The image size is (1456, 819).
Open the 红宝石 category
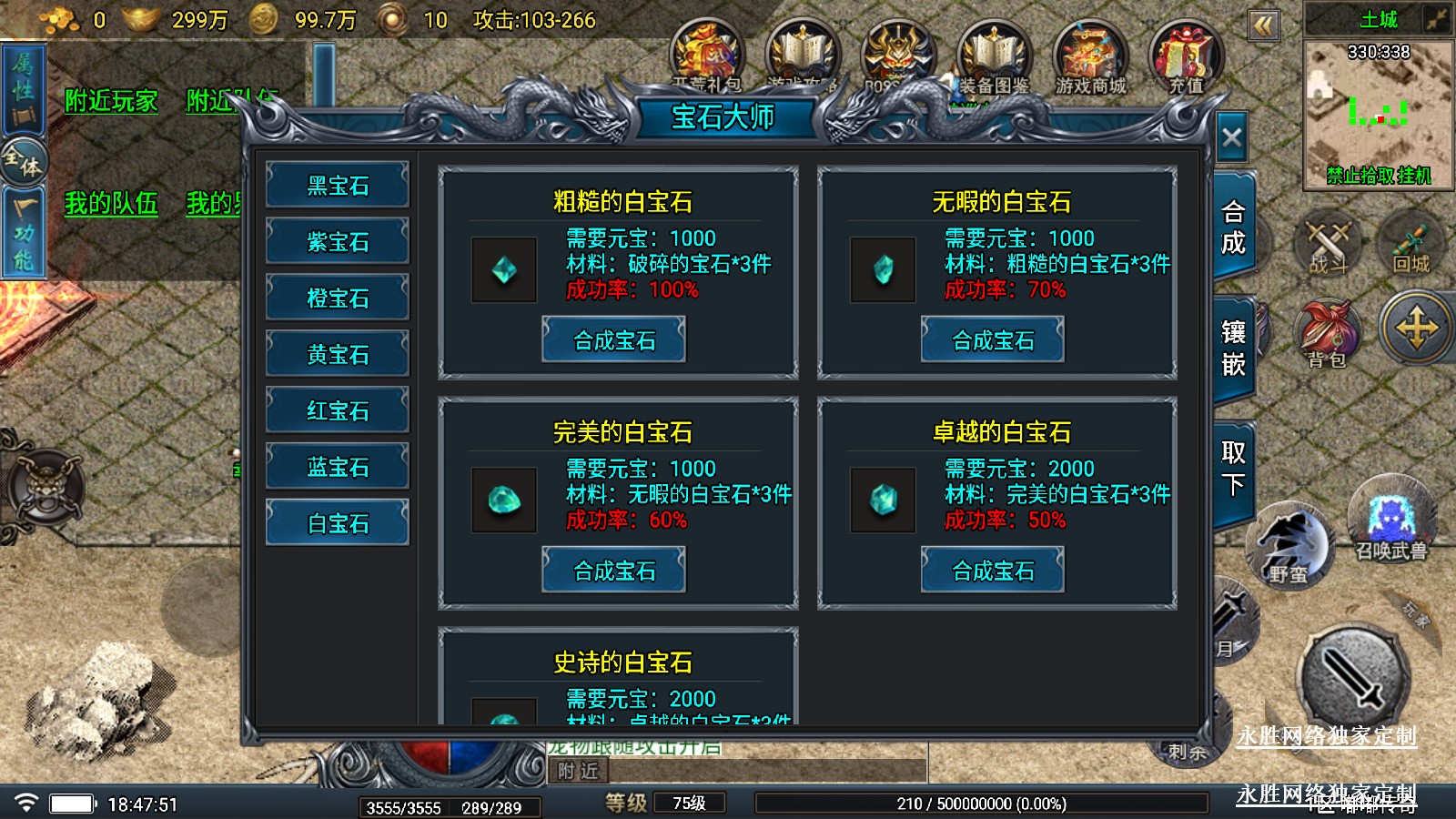(x=338, y=411)
